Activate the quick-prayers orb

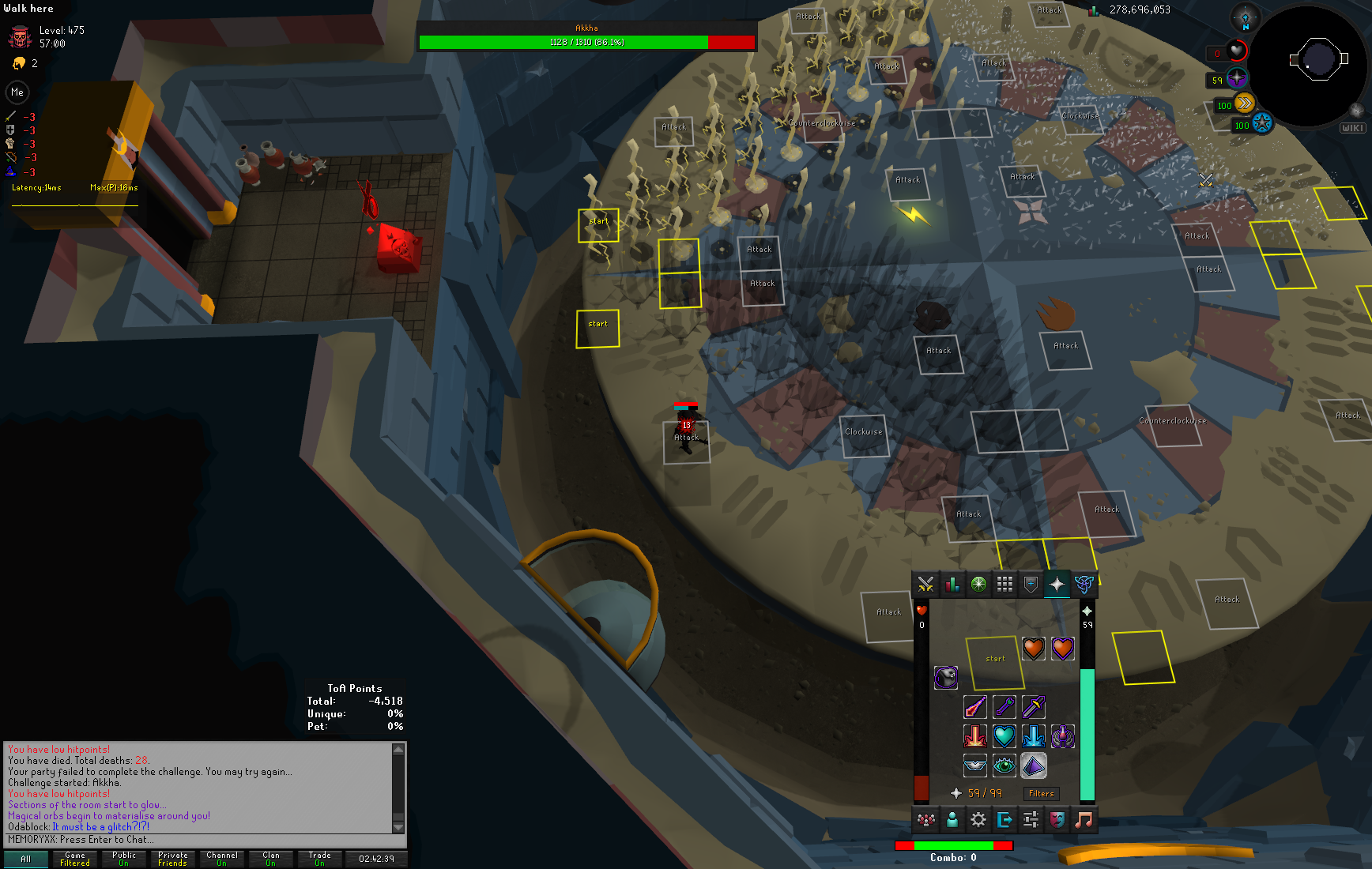point(1237,78)
